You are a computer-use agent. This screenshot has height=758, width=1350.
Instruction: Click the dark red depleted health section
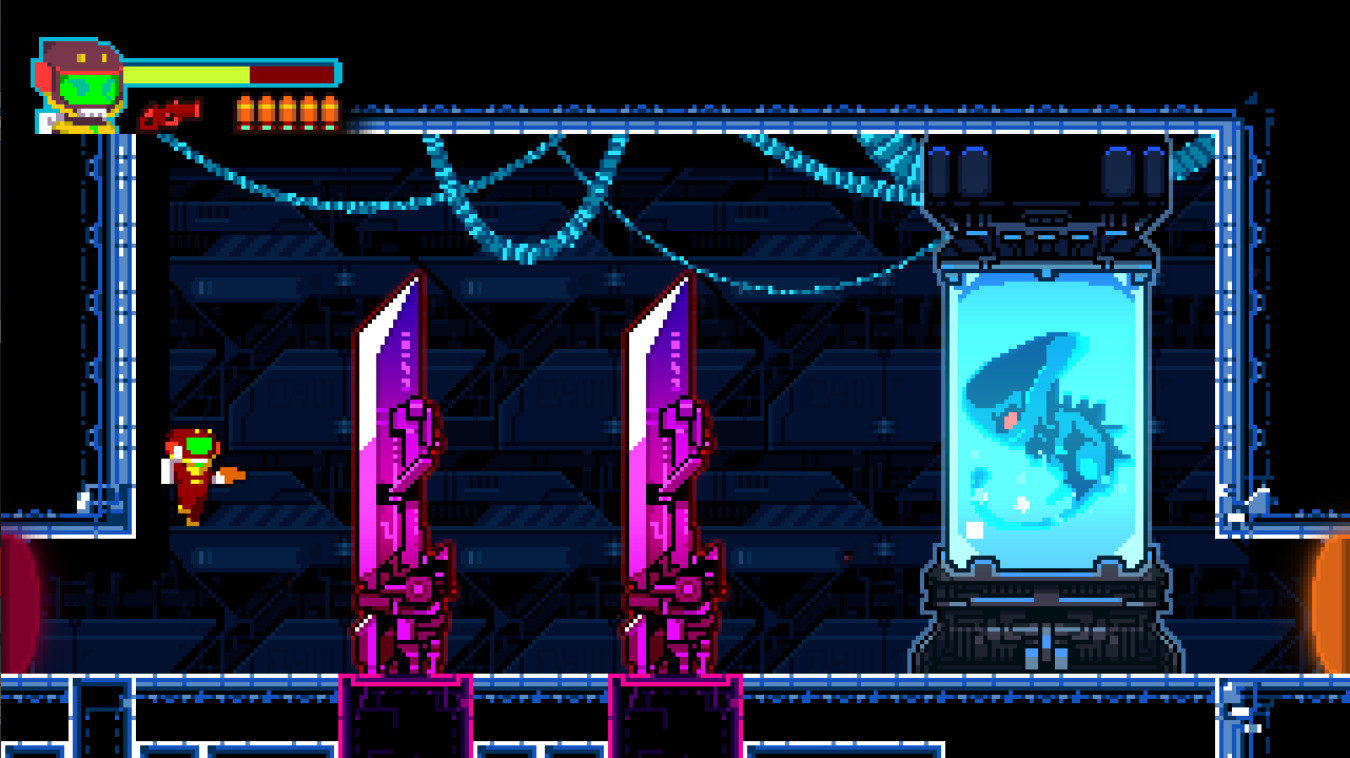pyautogui.click(x=290, y=72)
